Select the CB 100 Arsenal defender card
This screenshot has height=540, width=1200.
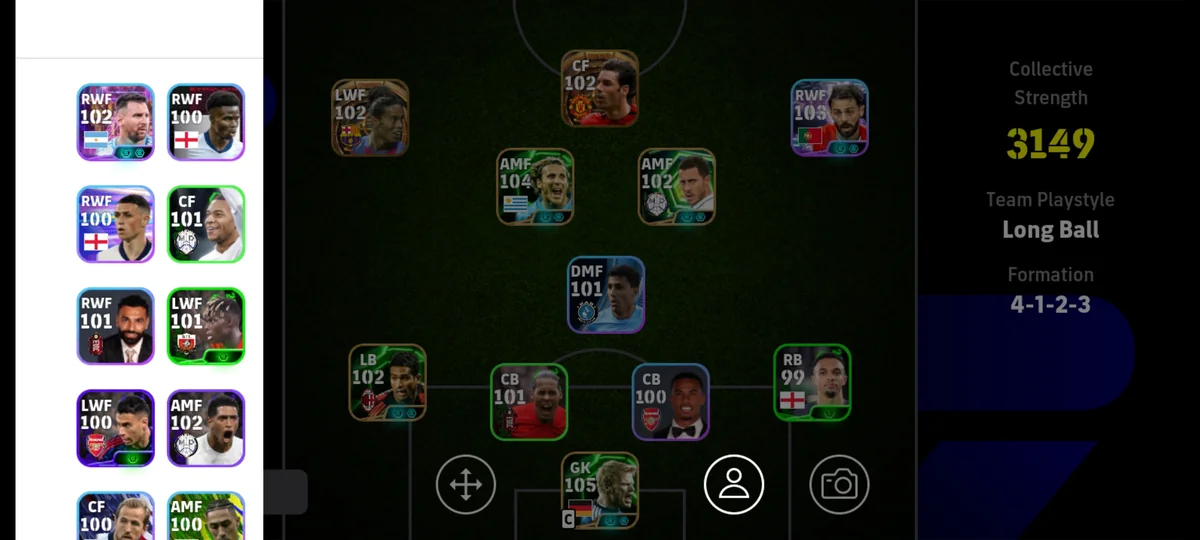pos(670,401)
